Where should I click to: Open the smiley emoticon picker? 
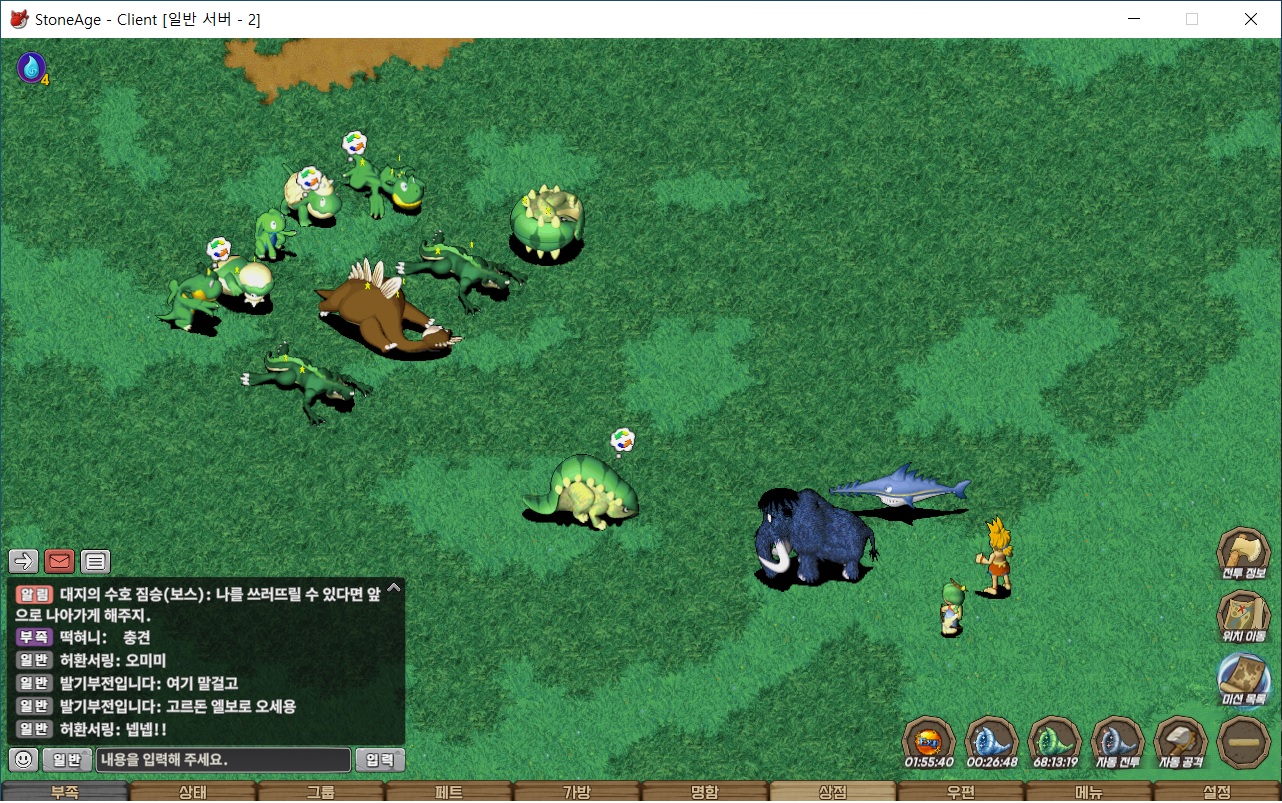24,760
